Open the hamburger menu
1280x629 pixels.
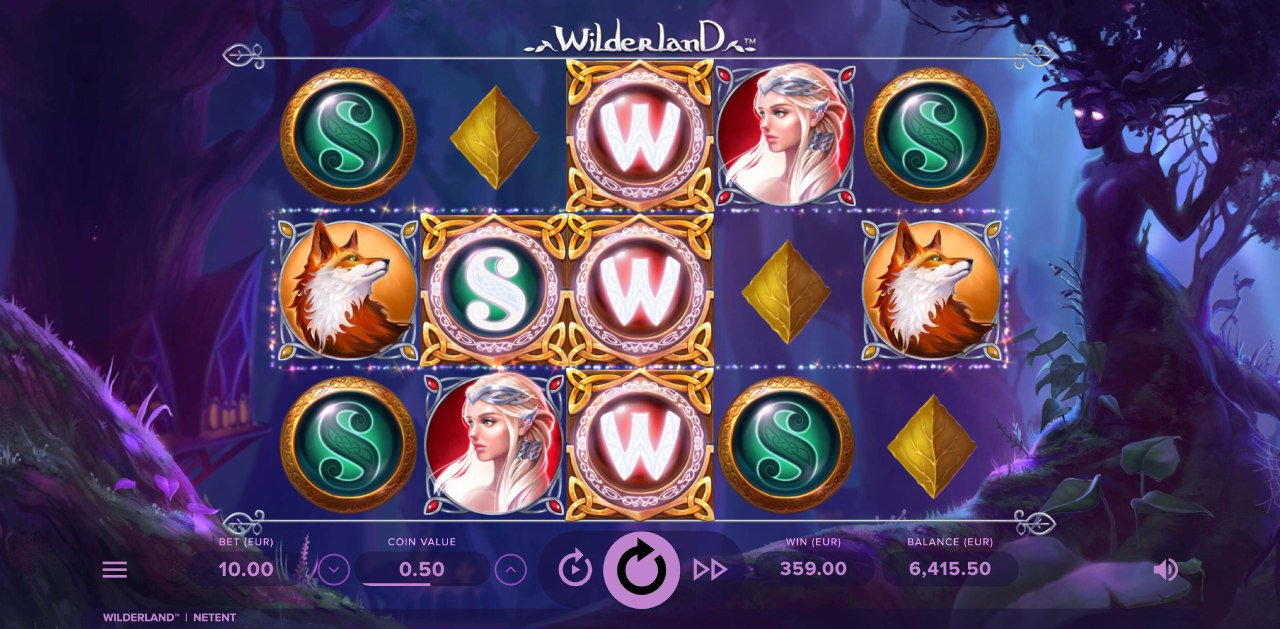tap(115, 570)
